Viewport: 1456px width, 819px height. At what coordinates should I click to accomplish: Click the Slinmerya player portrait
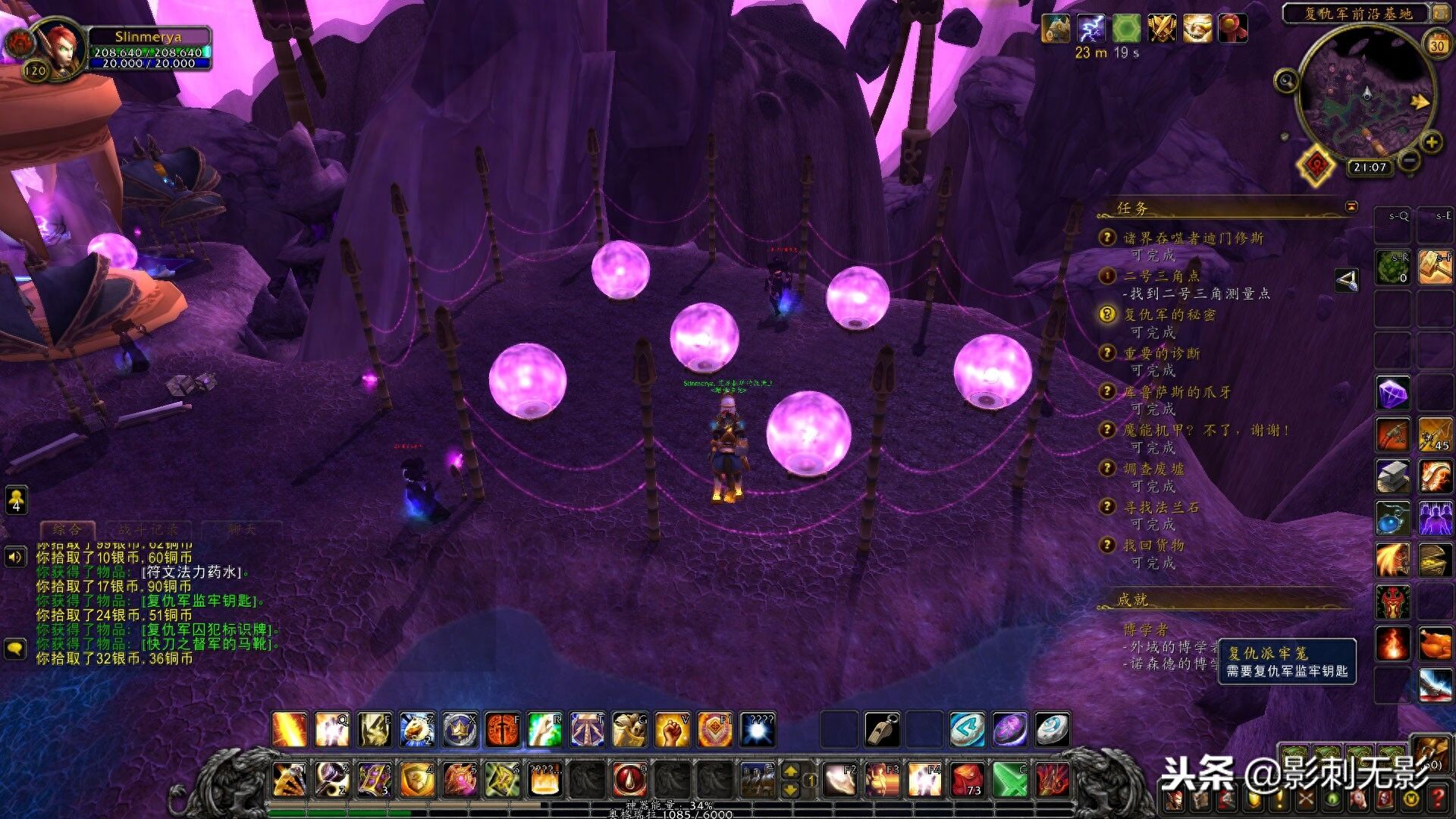59,47
